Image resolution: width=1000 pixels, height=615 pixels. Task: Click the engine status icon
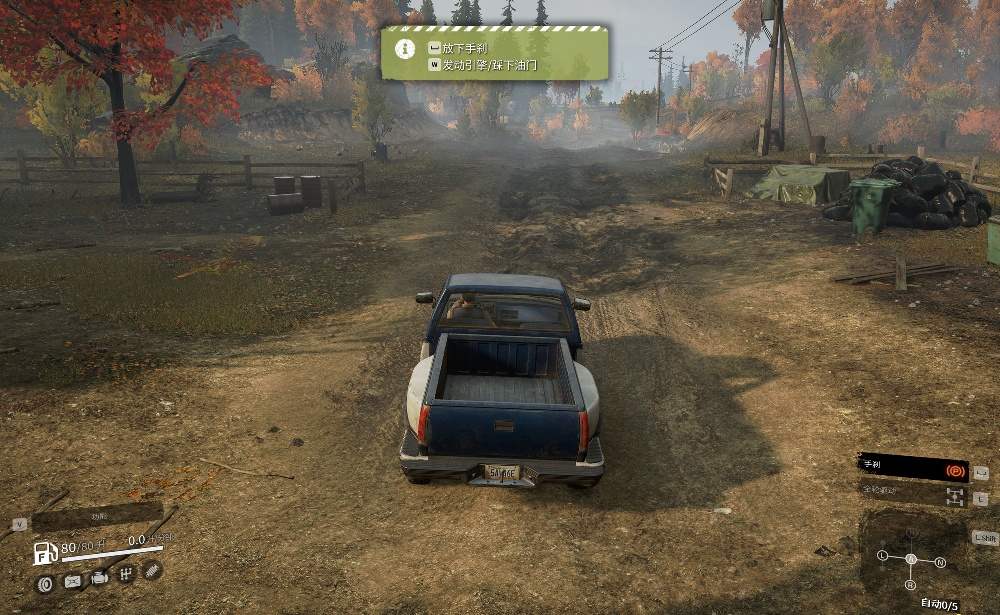[x=99, y=578]
